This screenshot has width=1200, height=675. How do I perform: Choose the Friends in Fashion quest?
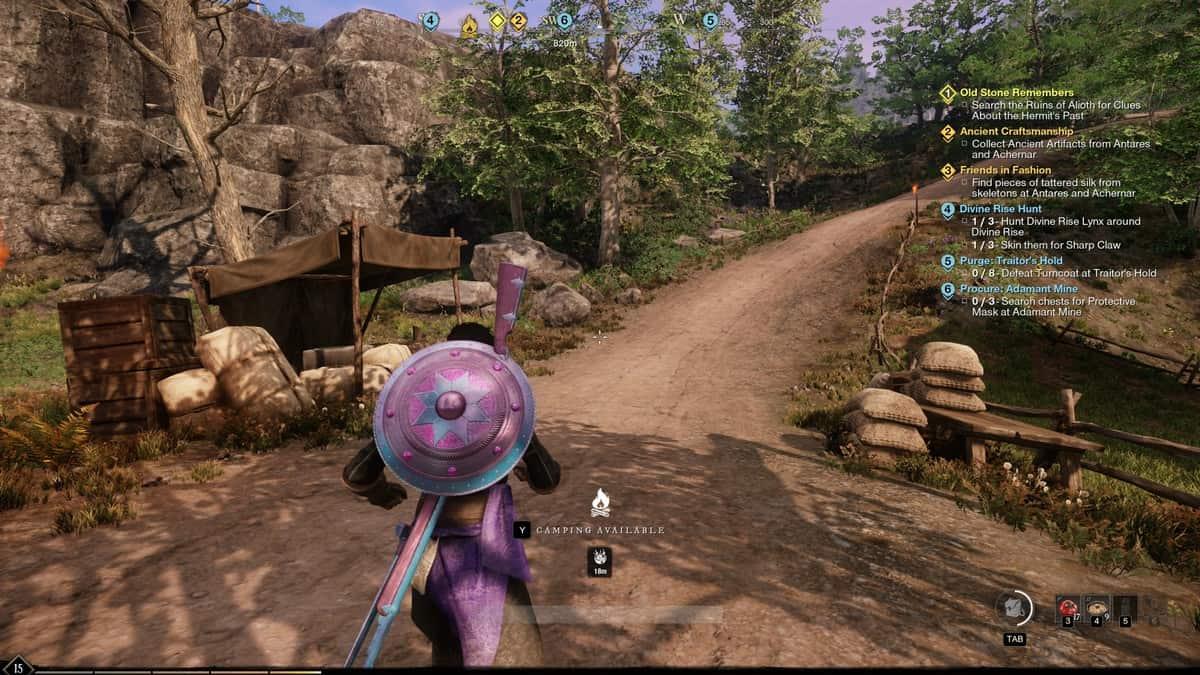point(1005,170)
